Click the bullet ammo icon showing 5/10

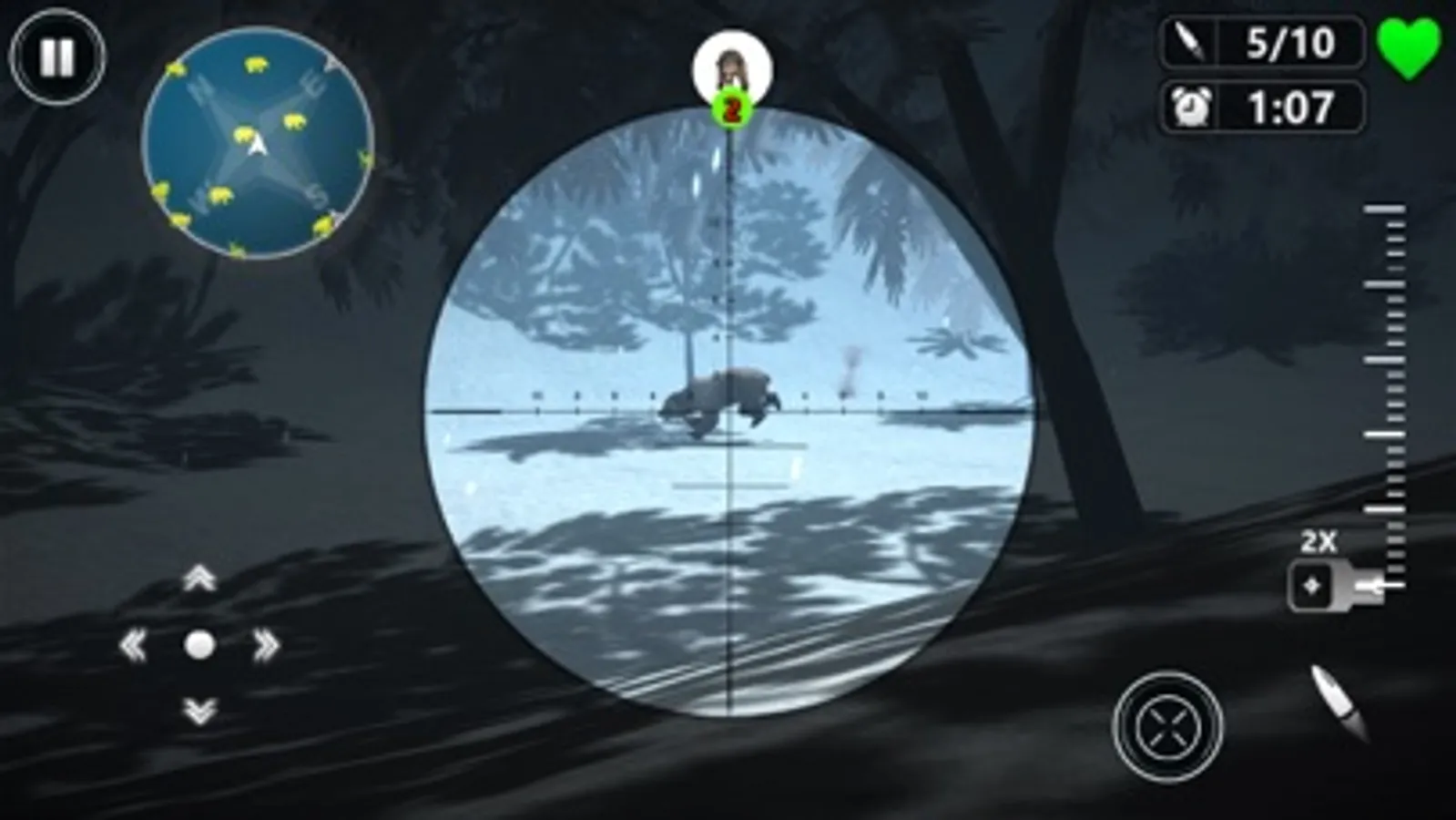click(x=1193, y=40)
